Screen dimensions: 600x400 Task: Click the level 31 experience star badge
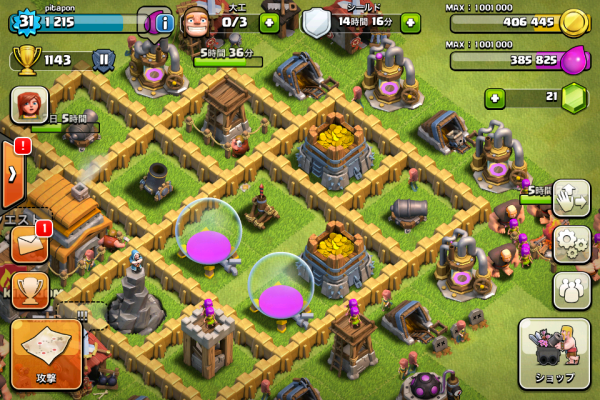[25, 21]
